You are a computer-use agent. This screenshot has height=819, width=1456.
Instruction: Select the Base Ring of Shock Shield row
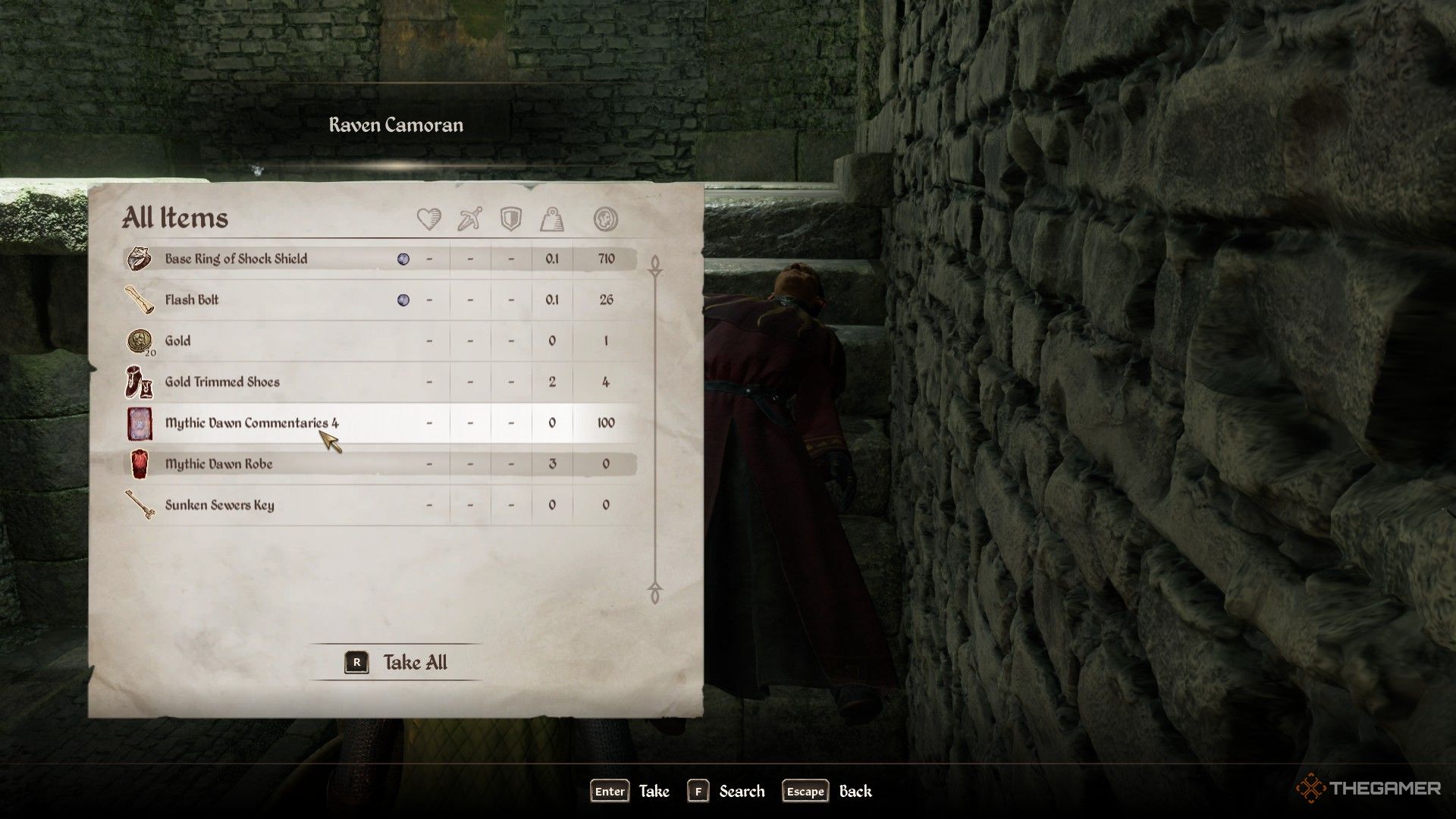tap(237, 259)
